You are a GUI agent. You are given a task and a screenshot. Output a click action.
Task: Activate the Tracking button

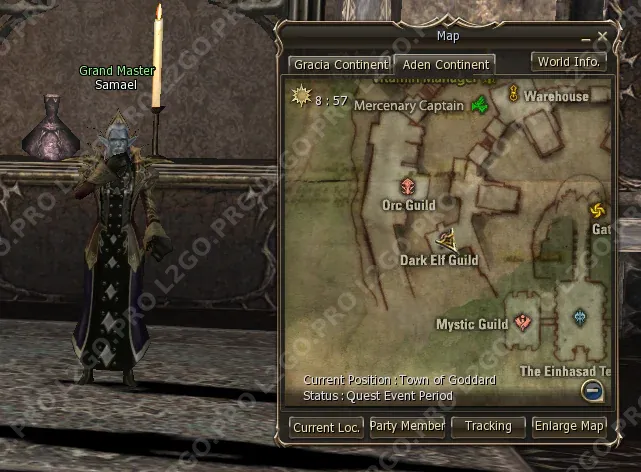[488, 426]
